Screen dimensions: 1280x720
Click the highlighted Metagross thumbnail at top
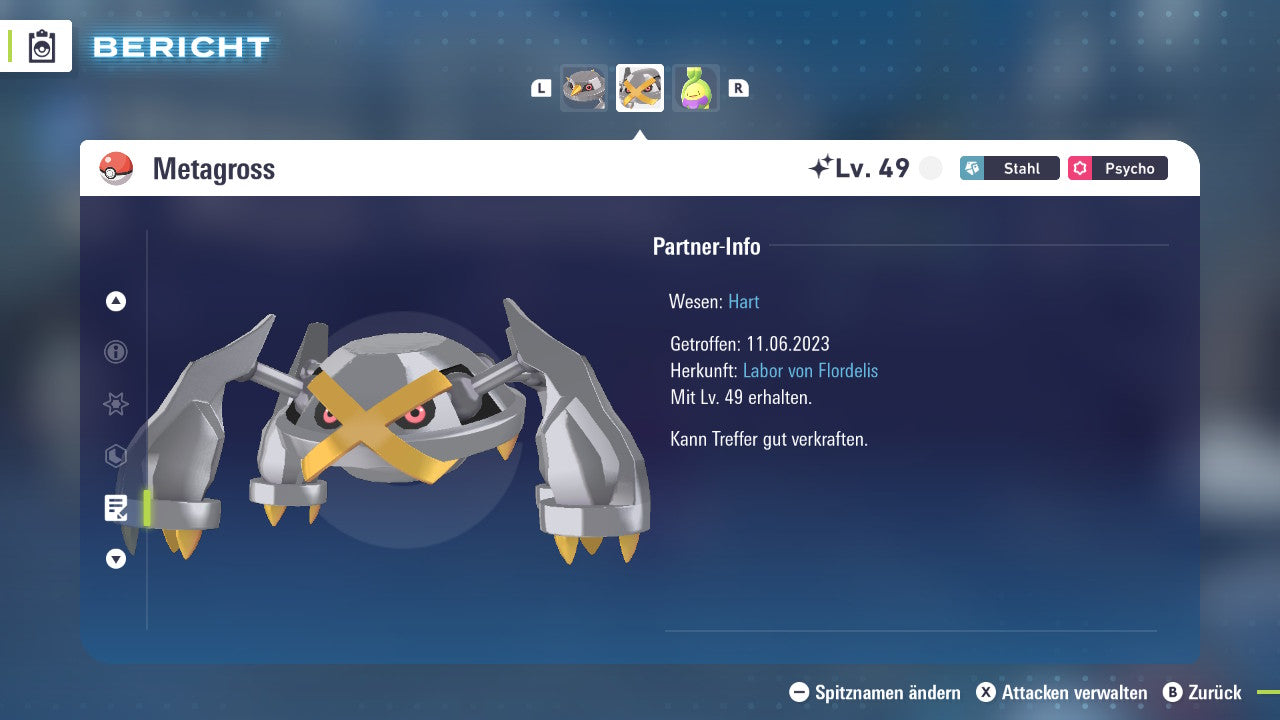(x=640, y=88)
